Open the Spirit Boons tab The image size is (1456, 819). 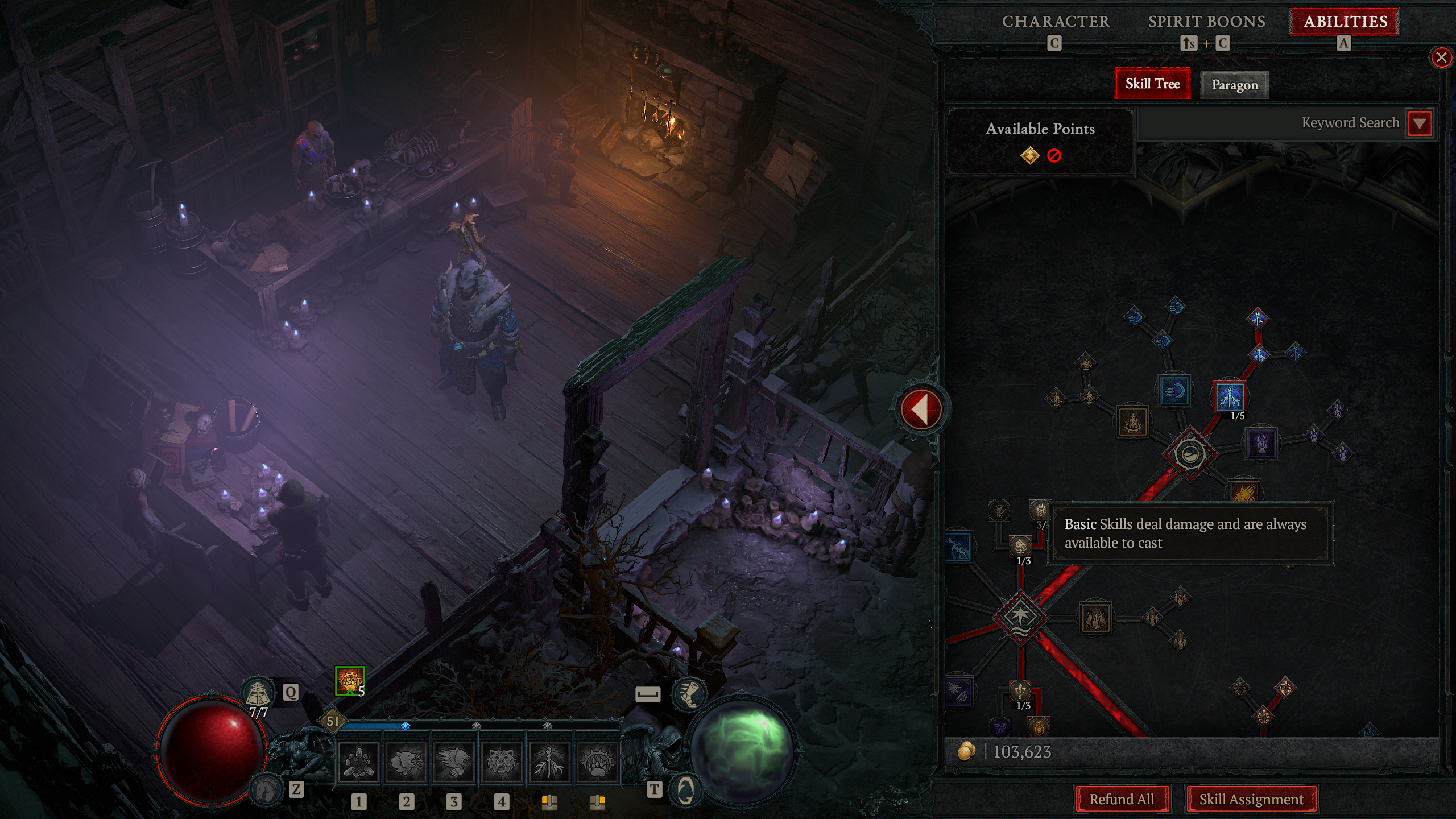point(1206,22)
